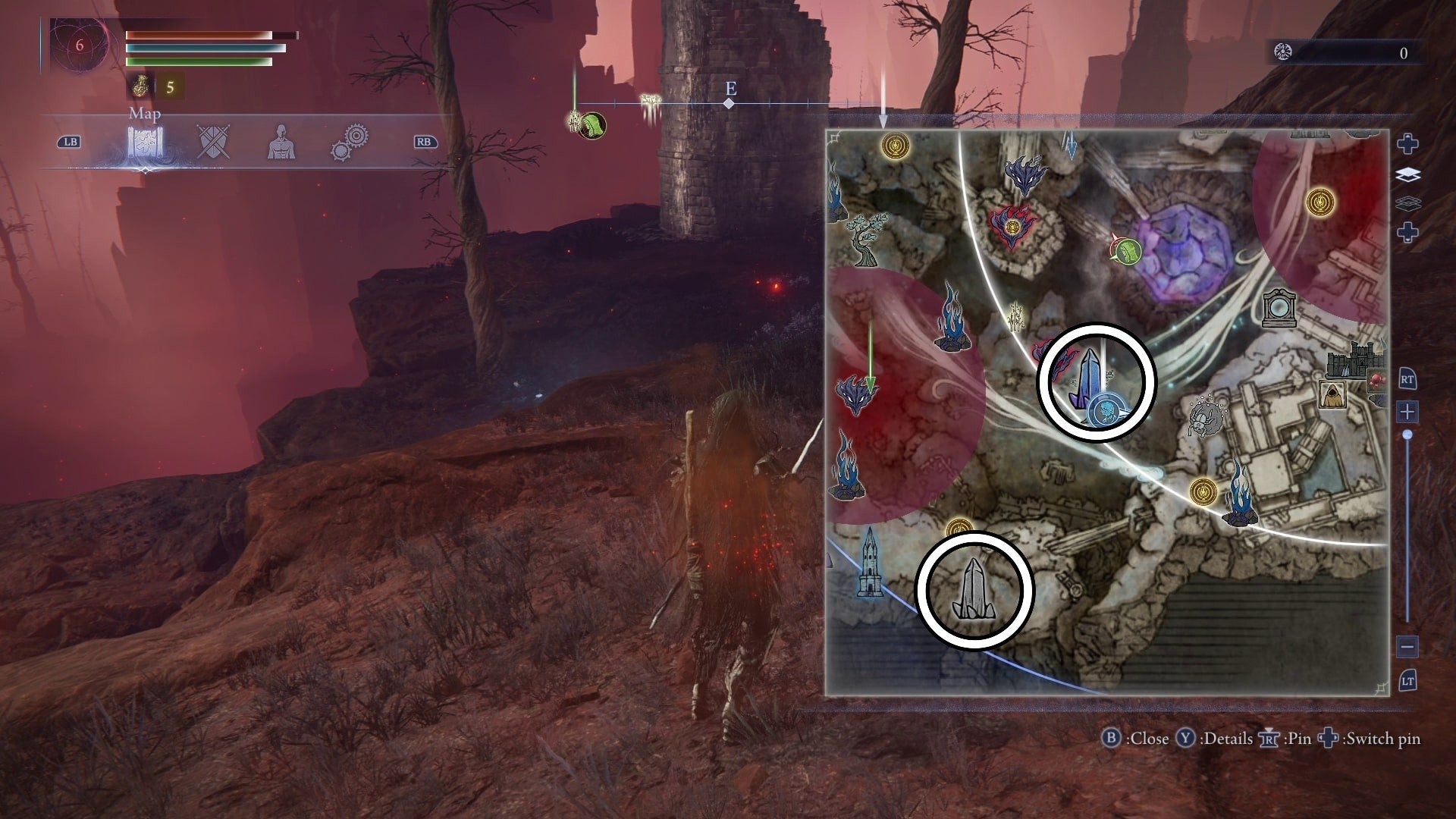
Task: Click the round mirror gateway map icon
Action: pos(1279,309)
